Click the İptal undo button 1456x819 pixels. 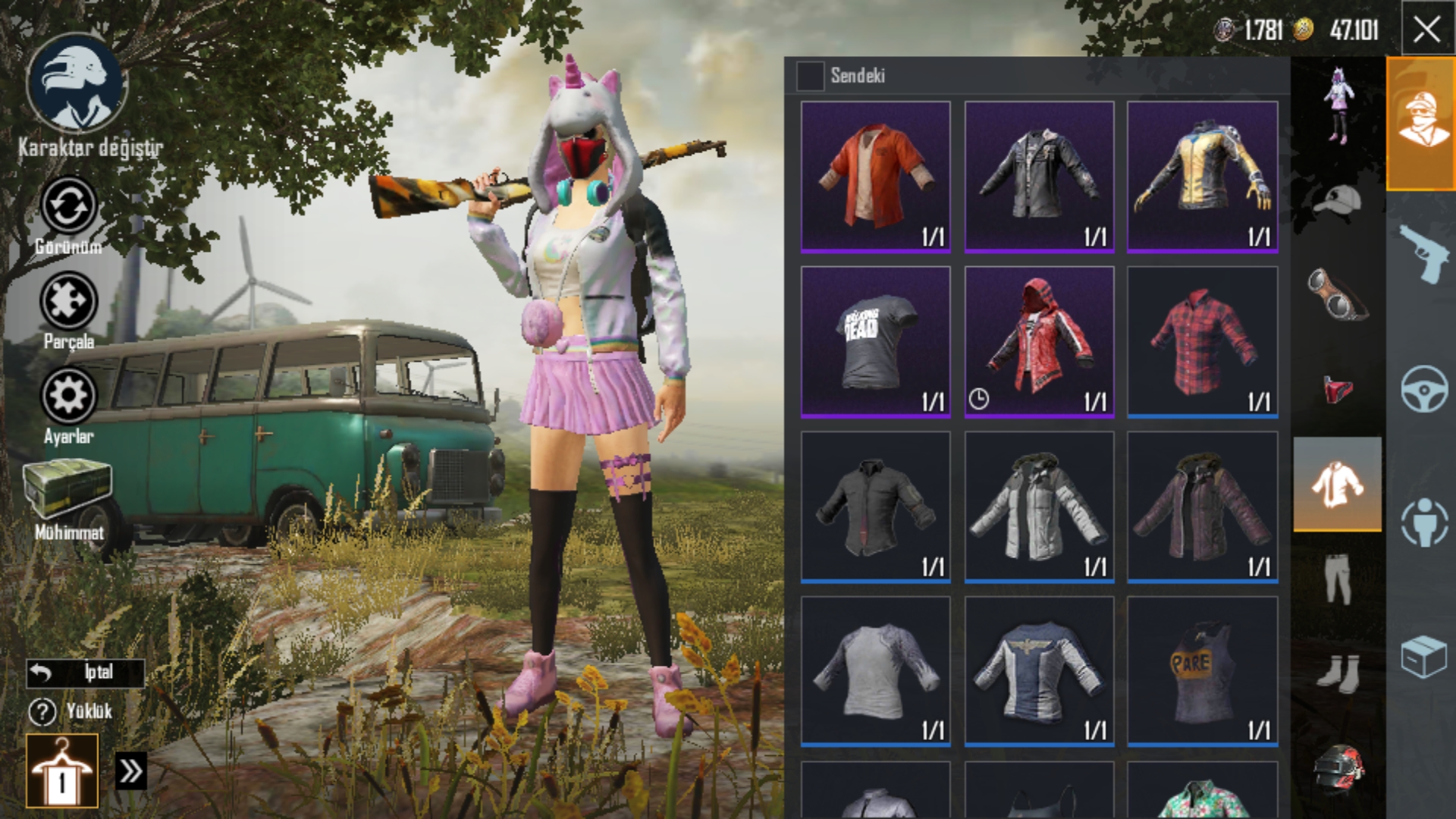coord(85,673)
